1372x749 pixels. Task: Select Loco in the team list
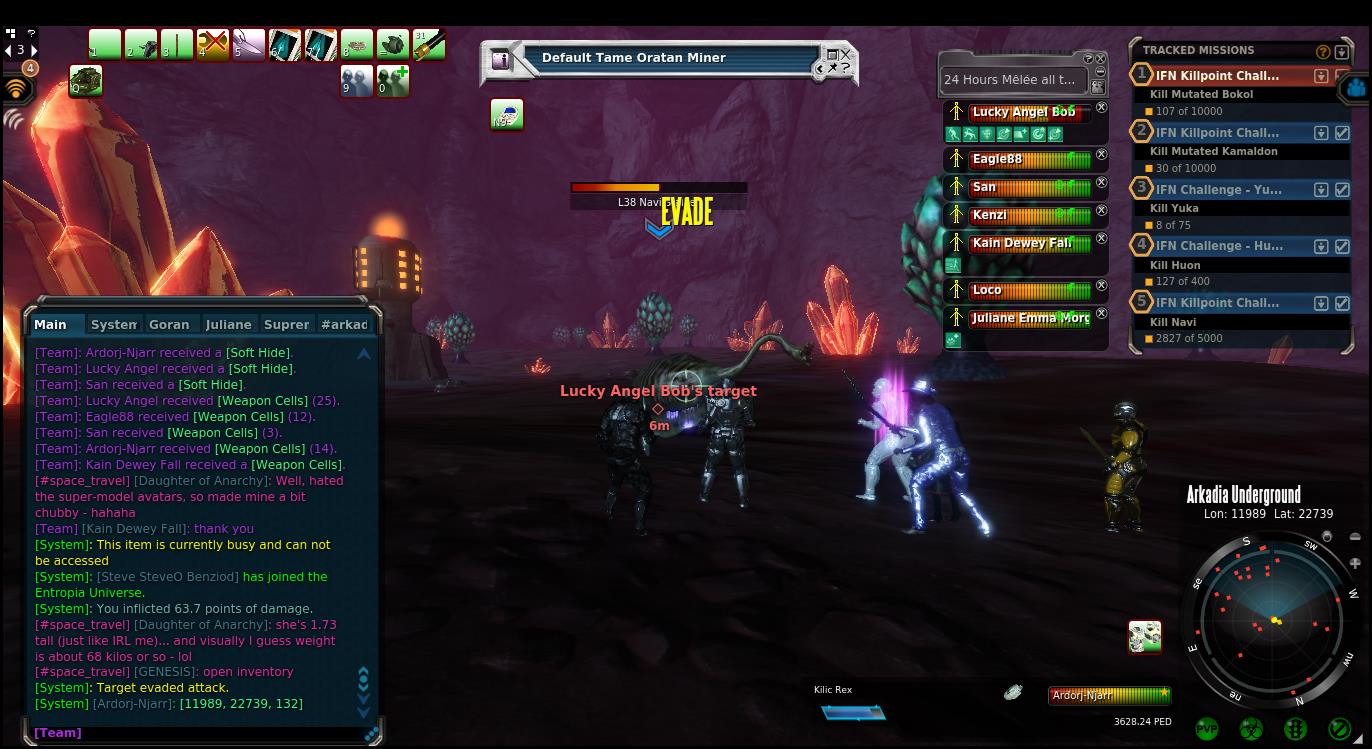click(1020, 290)
